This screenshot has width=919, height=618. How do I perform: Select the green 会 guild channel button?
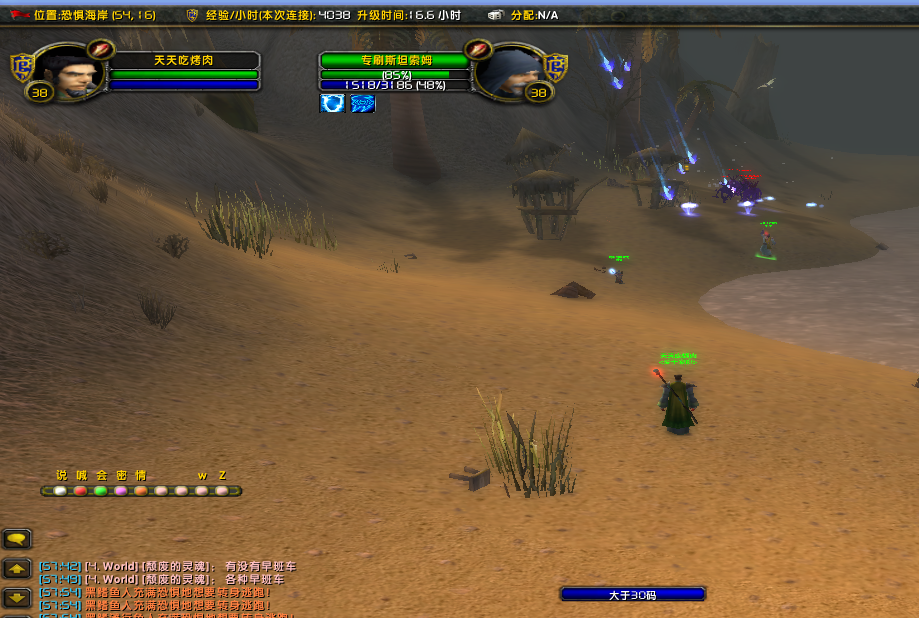point(100,491)
